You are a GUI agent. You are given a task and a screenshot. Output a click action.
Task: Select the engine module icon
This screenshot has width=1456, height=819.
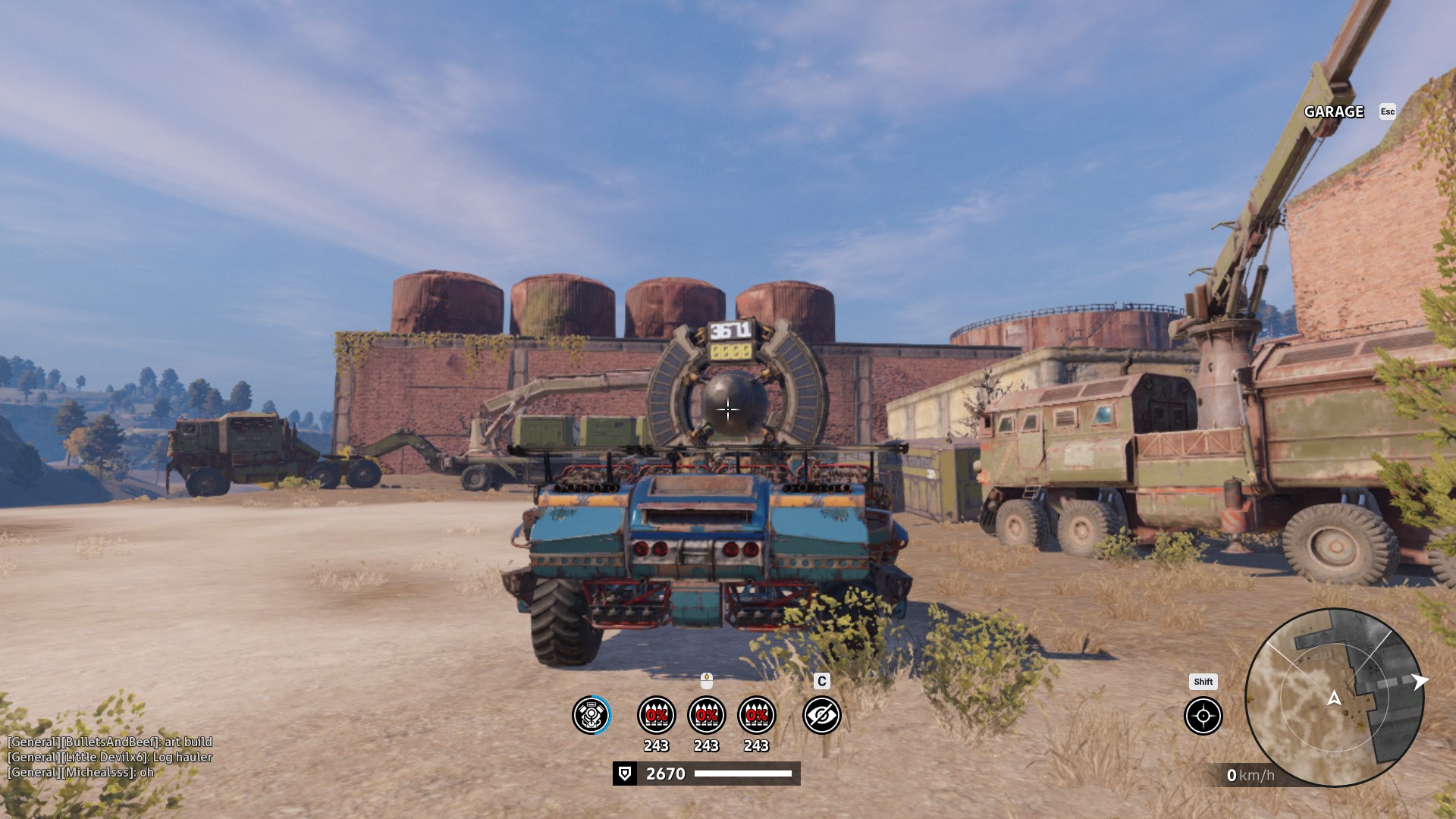pos(591,715)
